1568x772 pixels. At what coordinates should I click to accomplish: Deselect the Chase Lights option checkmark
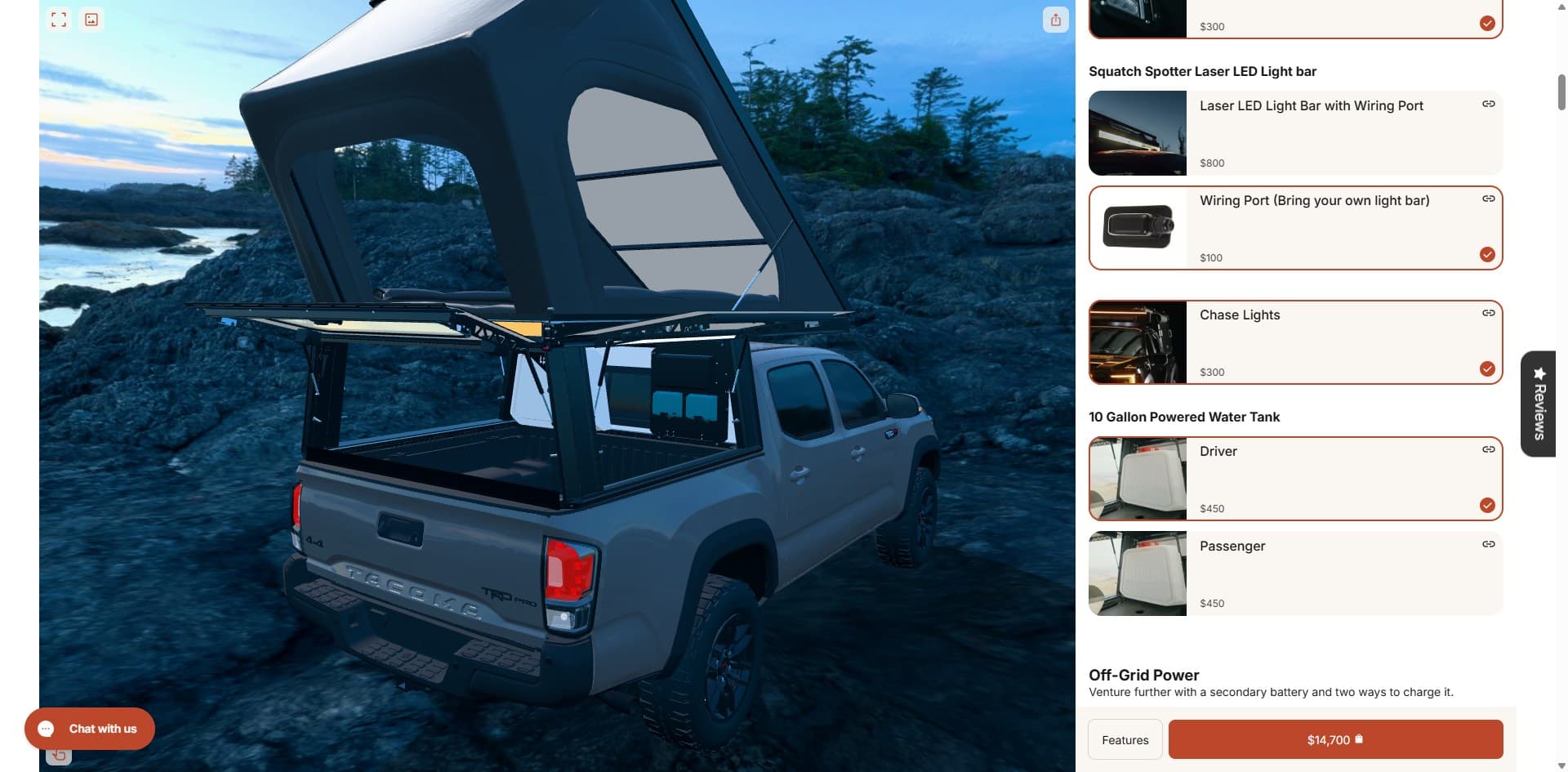(x=1486, y=368)
